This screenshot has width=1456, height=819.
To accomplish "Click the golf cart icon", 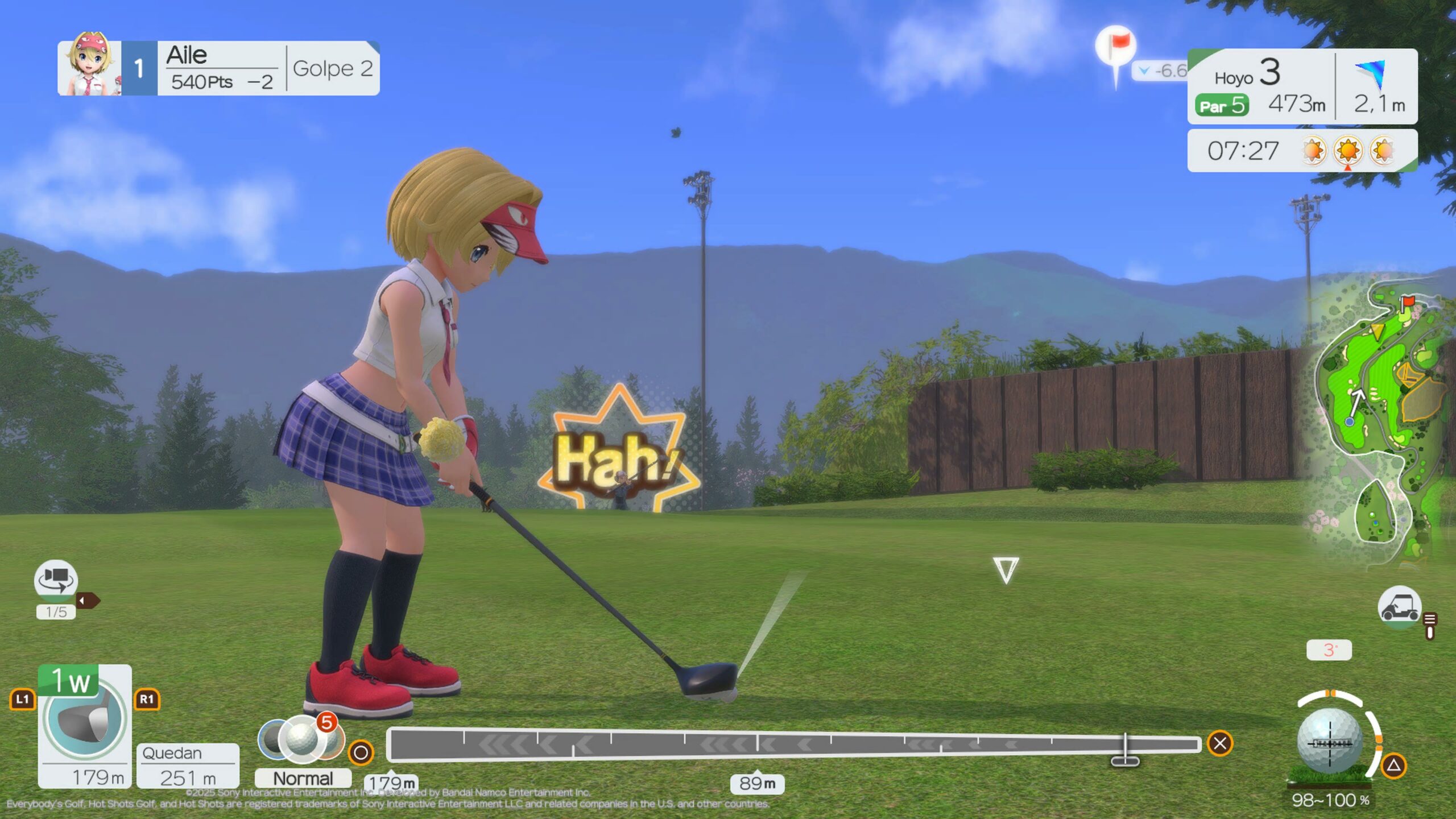I will click(x=1399, y=607).
